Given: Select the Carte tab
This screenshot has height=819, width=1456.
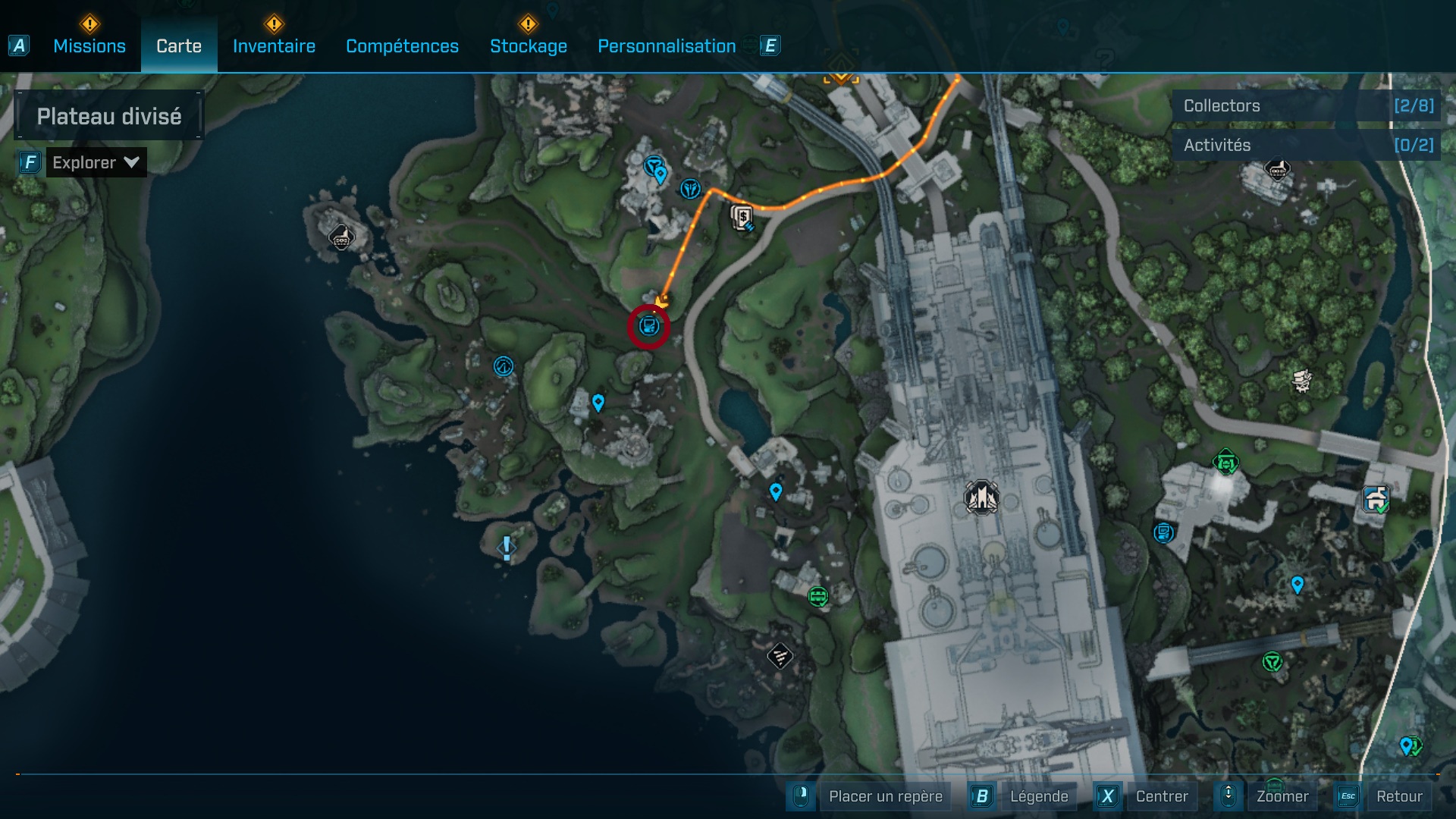Looking at the screenshot, I should (x=179, y=46).
